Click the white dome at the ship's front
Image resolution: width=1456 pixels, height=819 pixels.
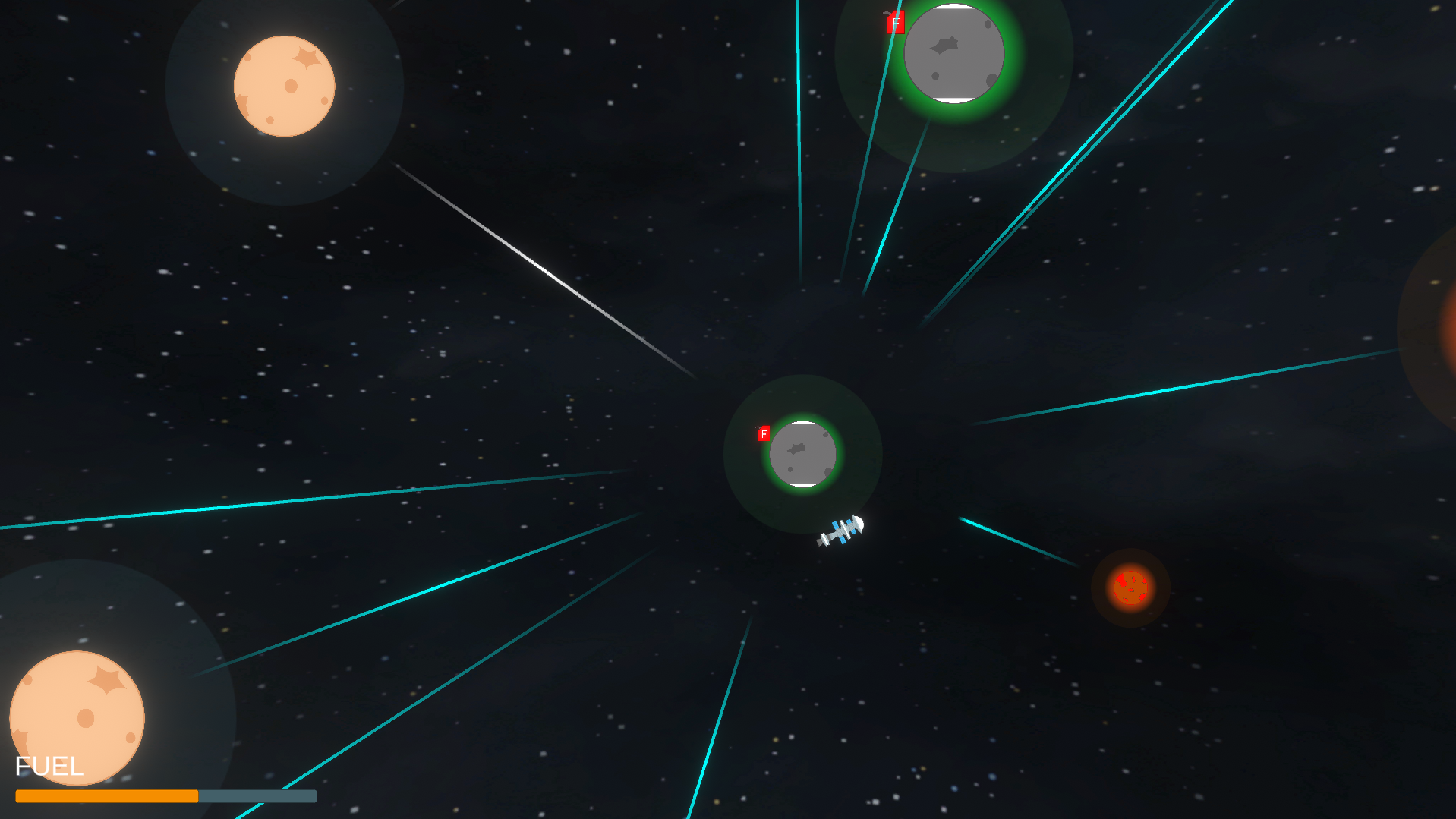coord(859,522)
